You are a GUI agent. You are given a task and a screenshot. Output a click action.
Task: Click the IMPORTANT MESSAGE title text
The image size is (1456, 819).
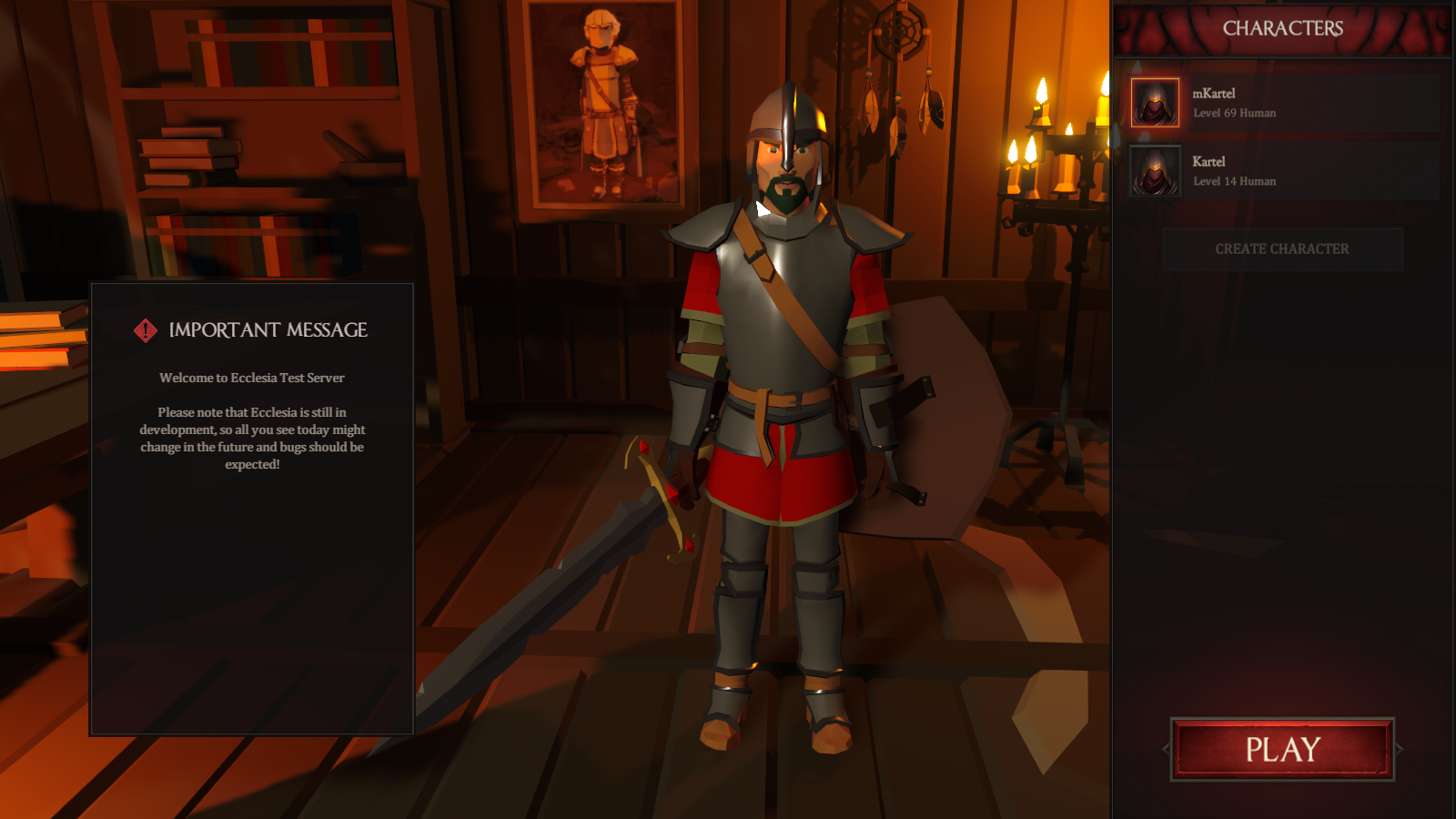[268, 330]
